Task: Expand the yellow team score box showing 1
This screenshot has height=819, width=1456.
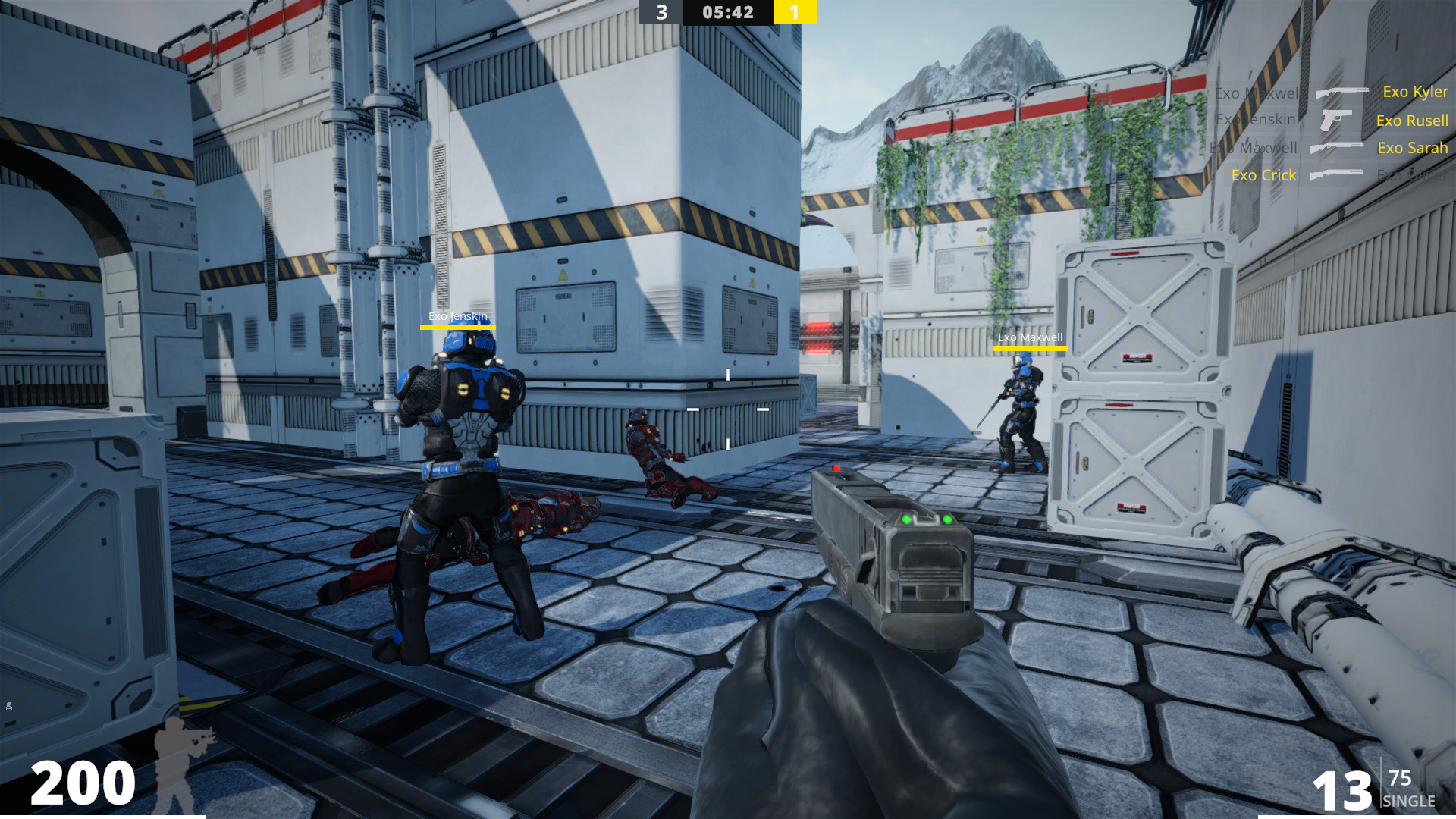Action: pos(793,11)
